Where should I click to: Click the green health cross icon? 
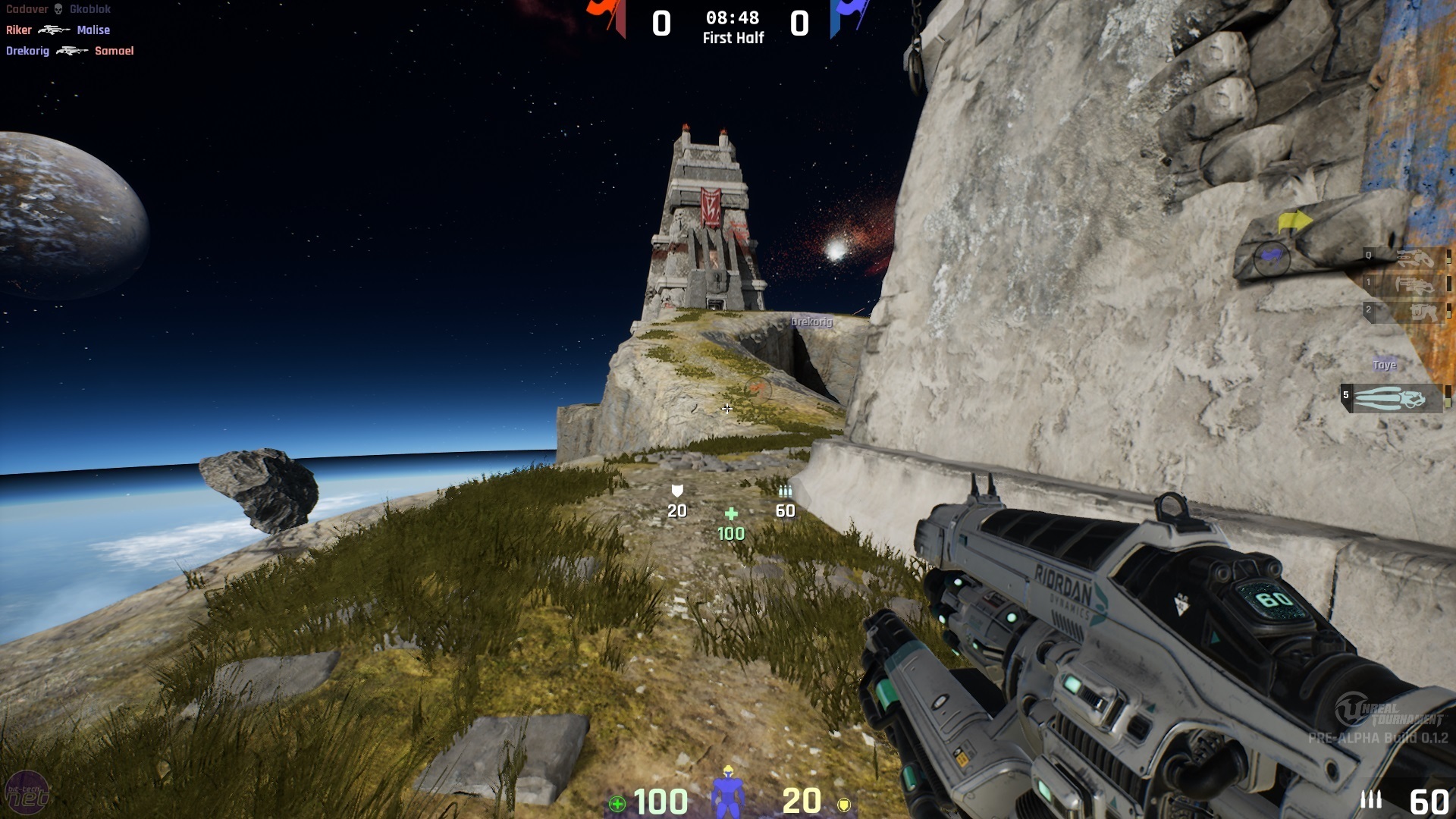pyautogui.click(x=617, y=804)
